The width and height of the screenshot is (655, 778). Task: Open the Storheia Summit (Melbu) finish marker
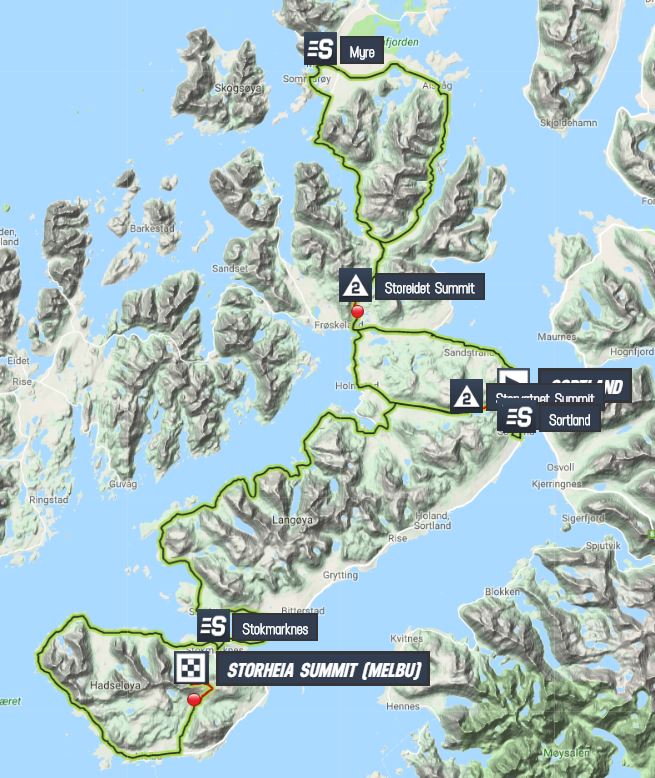point(190,669)
